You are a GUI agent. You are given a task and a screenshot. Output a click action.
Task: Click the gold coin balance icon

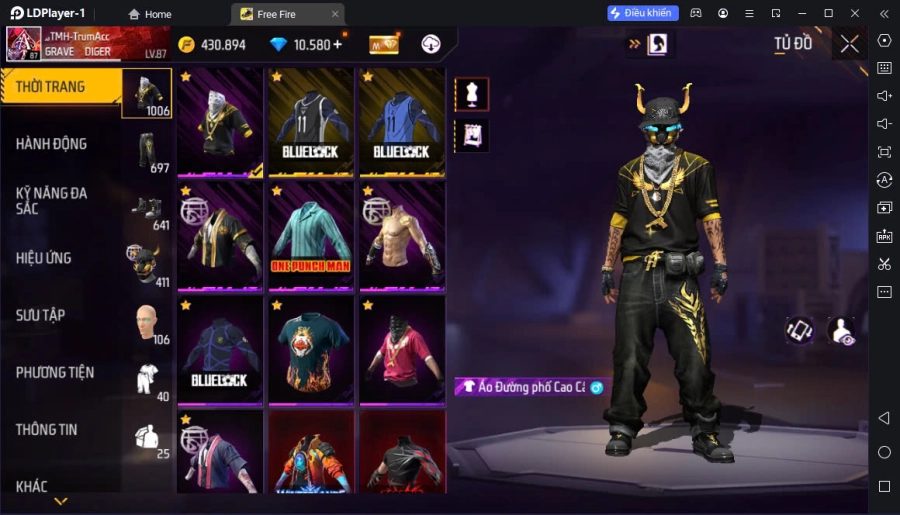point(187,45)
